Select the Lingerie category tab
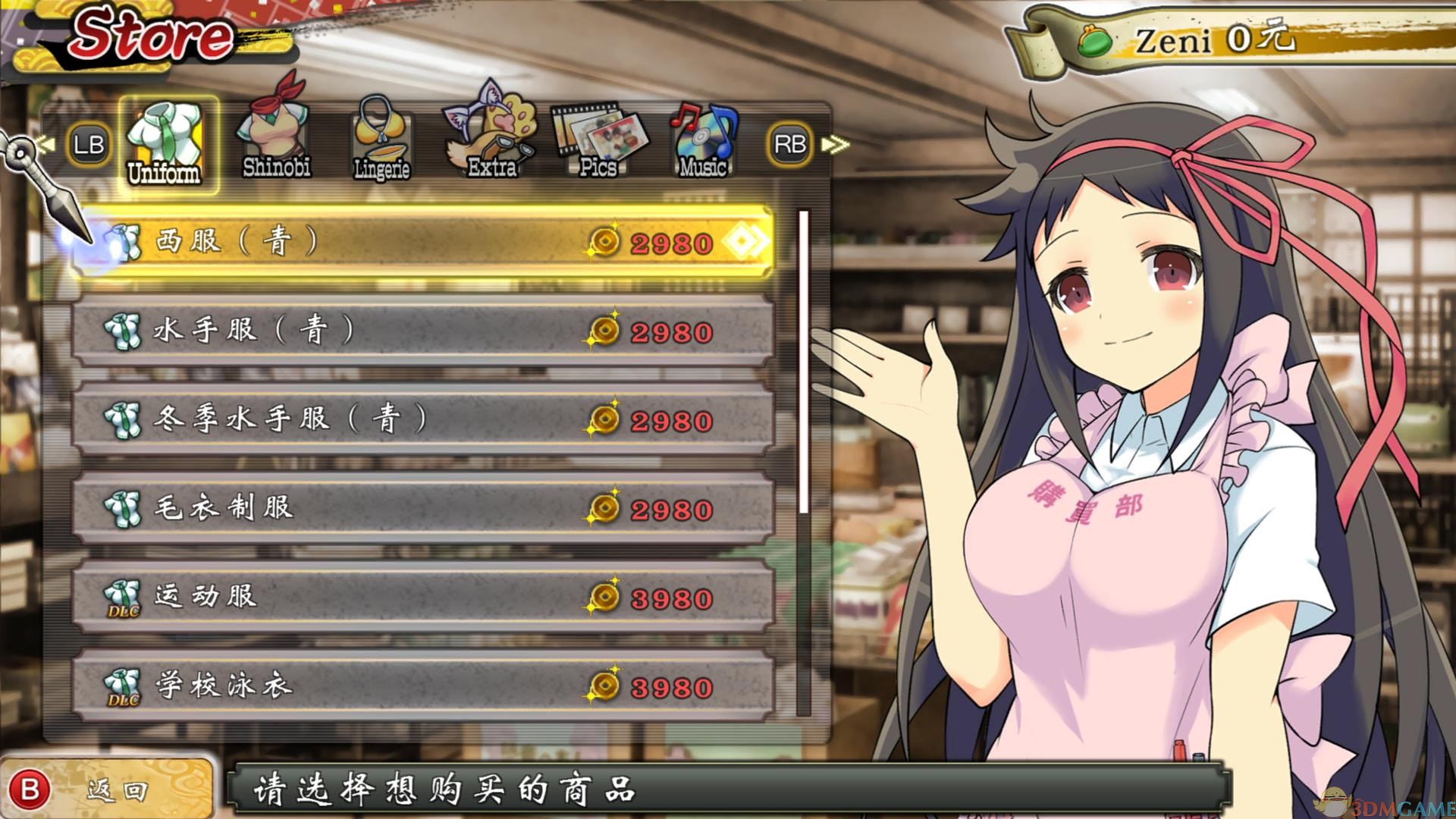Image resolution: width=1456 pixels, height=819 pixels. point(381,141)
